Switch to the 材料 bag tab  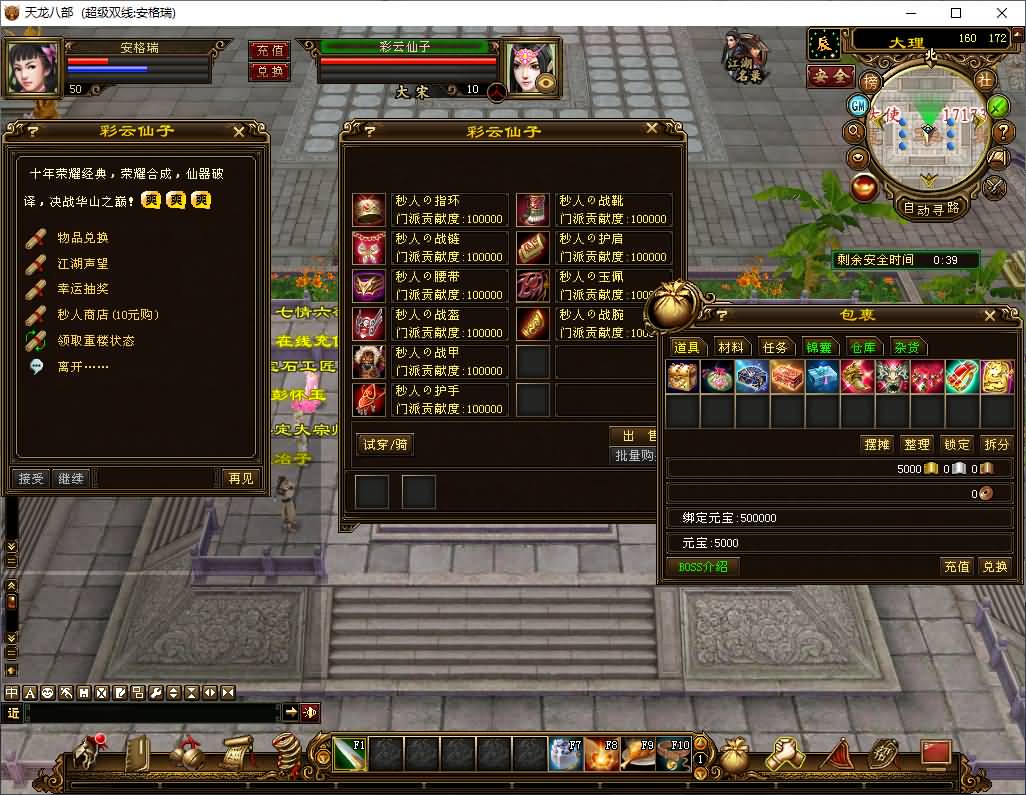tap(731, 347)
